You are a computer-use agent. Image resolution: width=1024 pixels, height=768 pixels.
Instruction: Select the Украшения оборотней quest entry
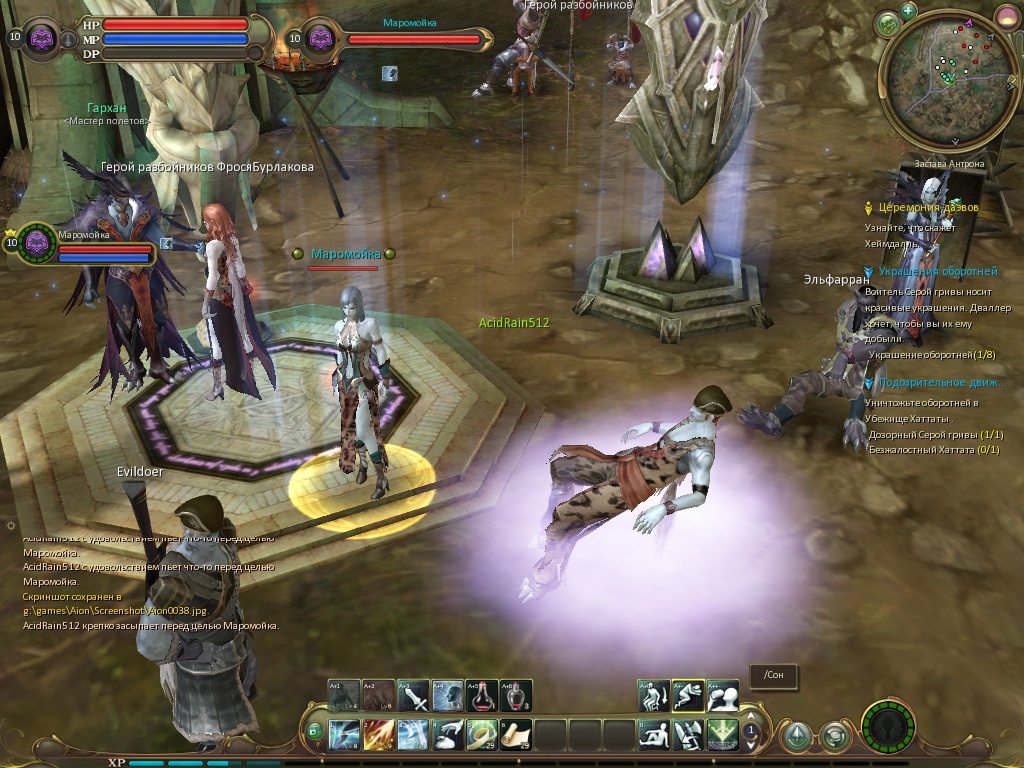[x=937, y=272]
